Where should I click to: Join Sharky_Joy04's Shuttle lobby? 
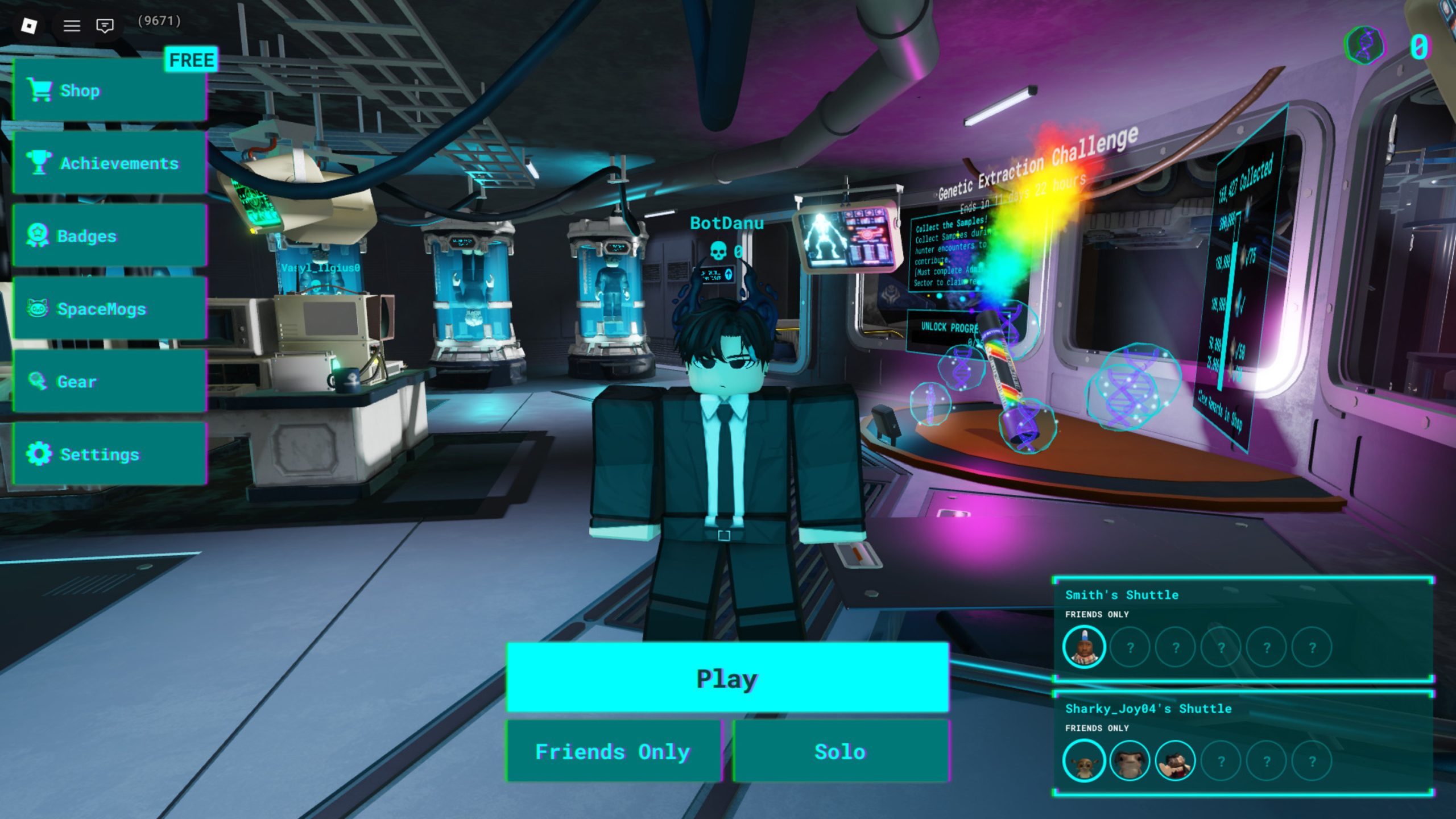1243,743
